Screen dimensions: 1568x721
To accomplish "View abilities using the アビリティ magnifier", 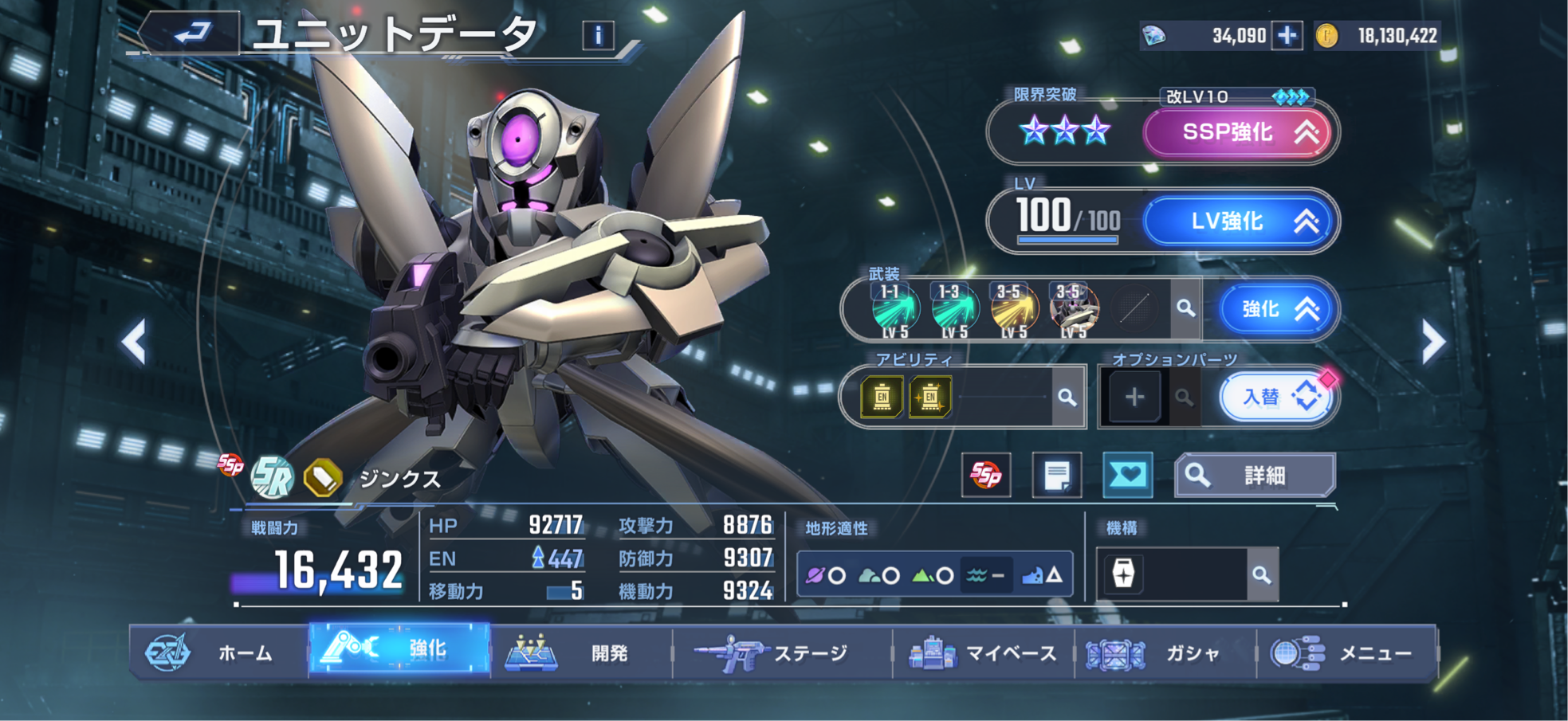I will [x=1067, y=397].
